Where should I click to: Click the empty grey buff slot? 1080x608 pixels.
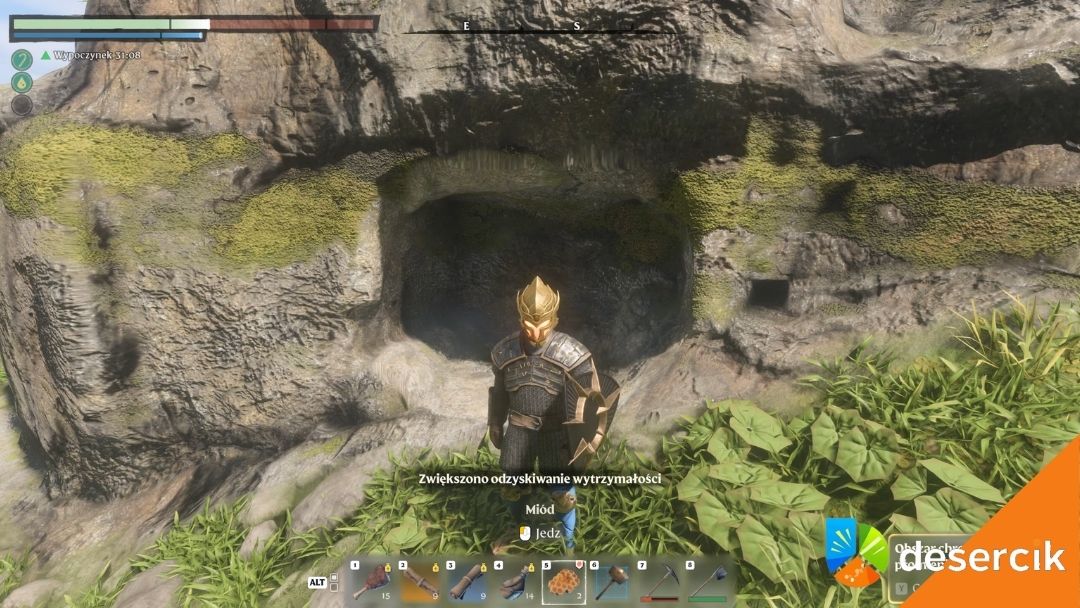point(22,105)
